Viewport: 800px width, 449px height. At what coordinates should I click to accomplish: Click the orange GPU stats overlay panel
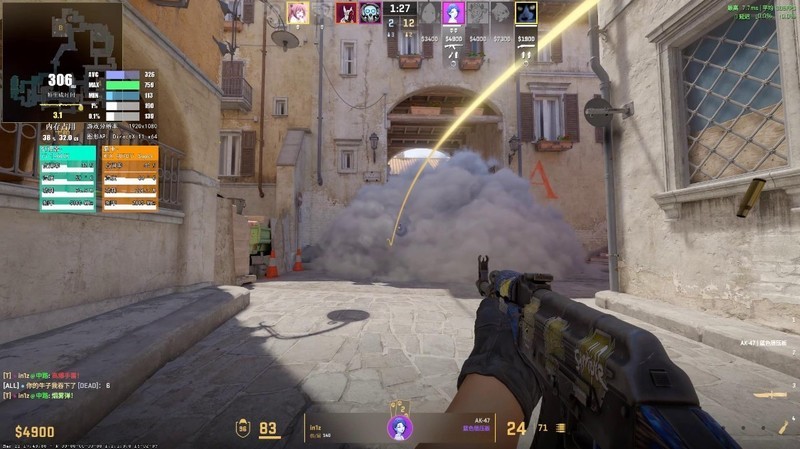click(x=130, y=178)
